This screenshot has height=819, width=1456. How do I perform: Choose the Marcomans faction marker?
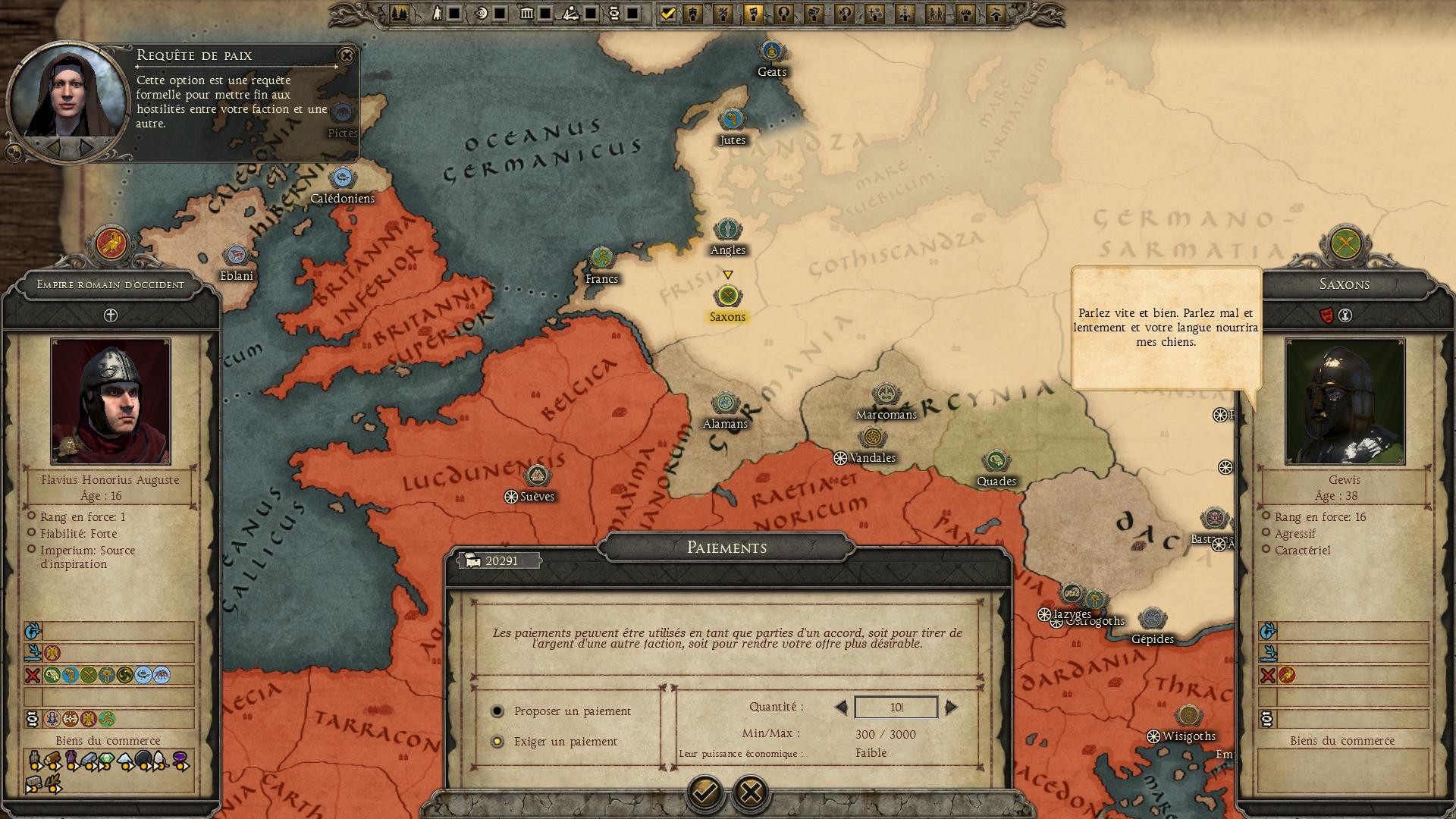coord(885,394)
